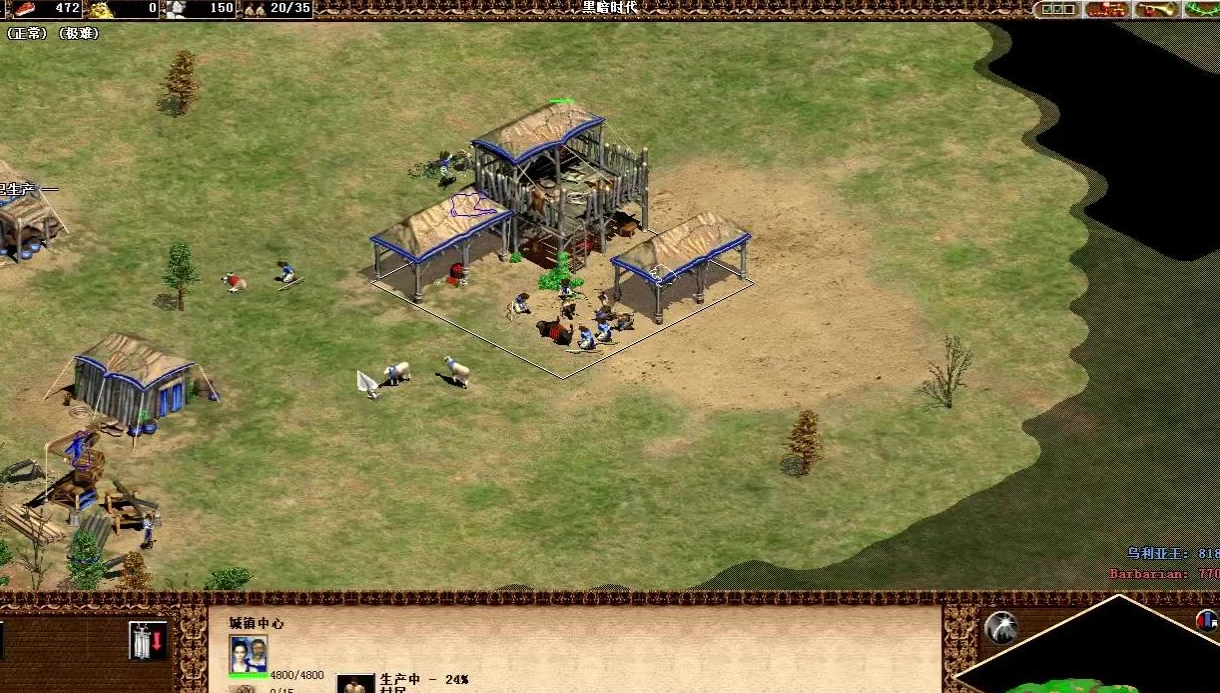The width and height of the screenshot is (1220, 693).
Task: Open the diplomacy wreath button
Action: 1201,9
